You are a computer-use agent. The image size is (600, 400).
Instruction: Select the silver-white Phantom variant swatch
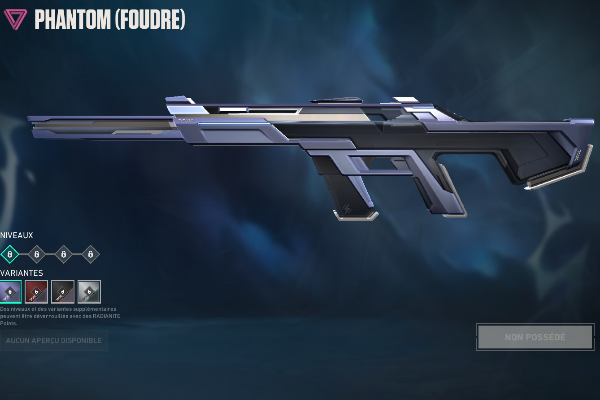pyautogui.click(x=89, y=292)
